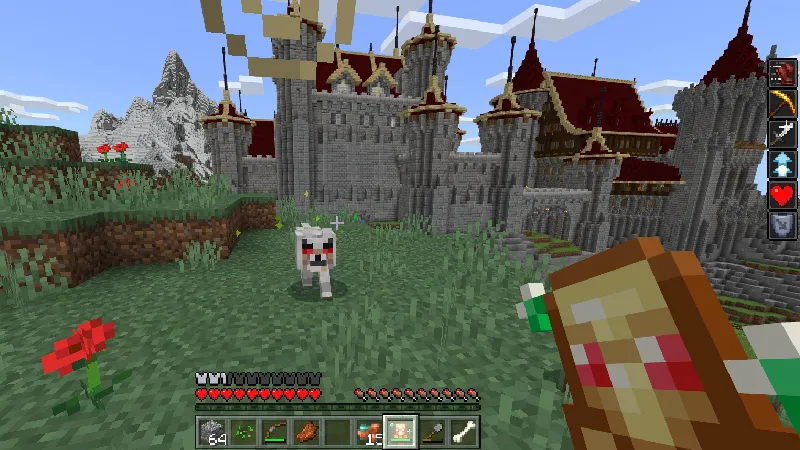Click the gray shield resistance effect icon

(781, 227)
